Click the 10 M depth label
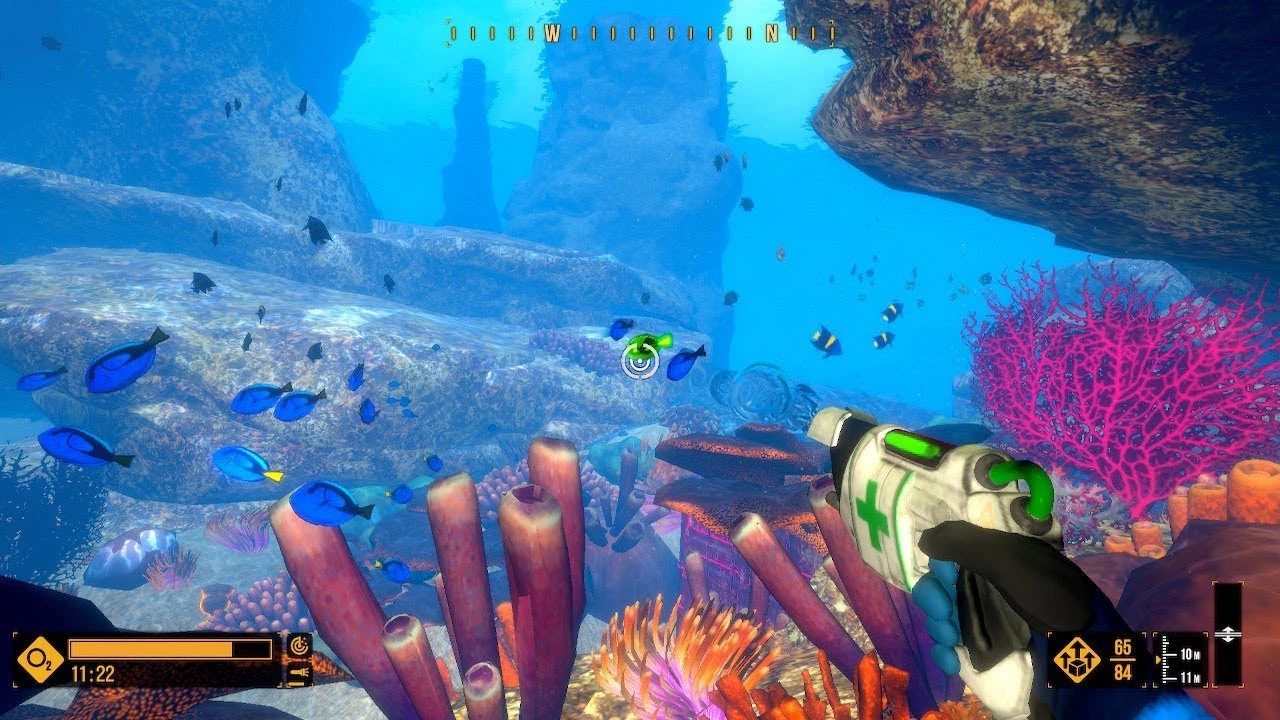Viewport: 1280px width, 720px height. 1190,654
